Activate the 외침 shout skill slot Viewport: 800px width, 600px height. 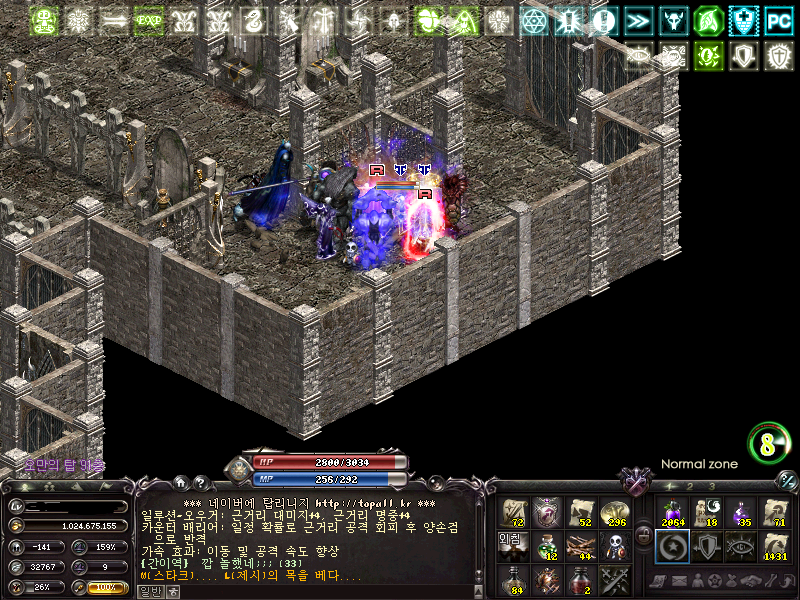(x=512, y=545)
